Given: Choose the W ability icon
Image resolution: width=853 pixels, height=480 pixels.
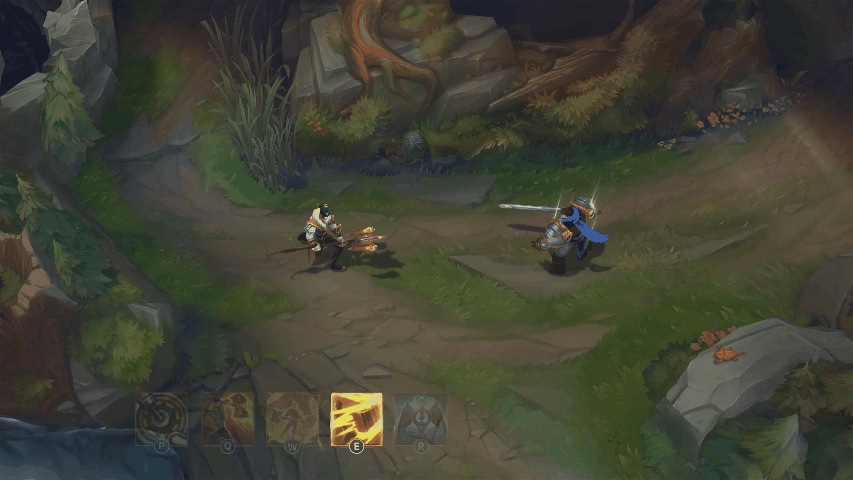Looking at the screenshot, I should point(292,418).
